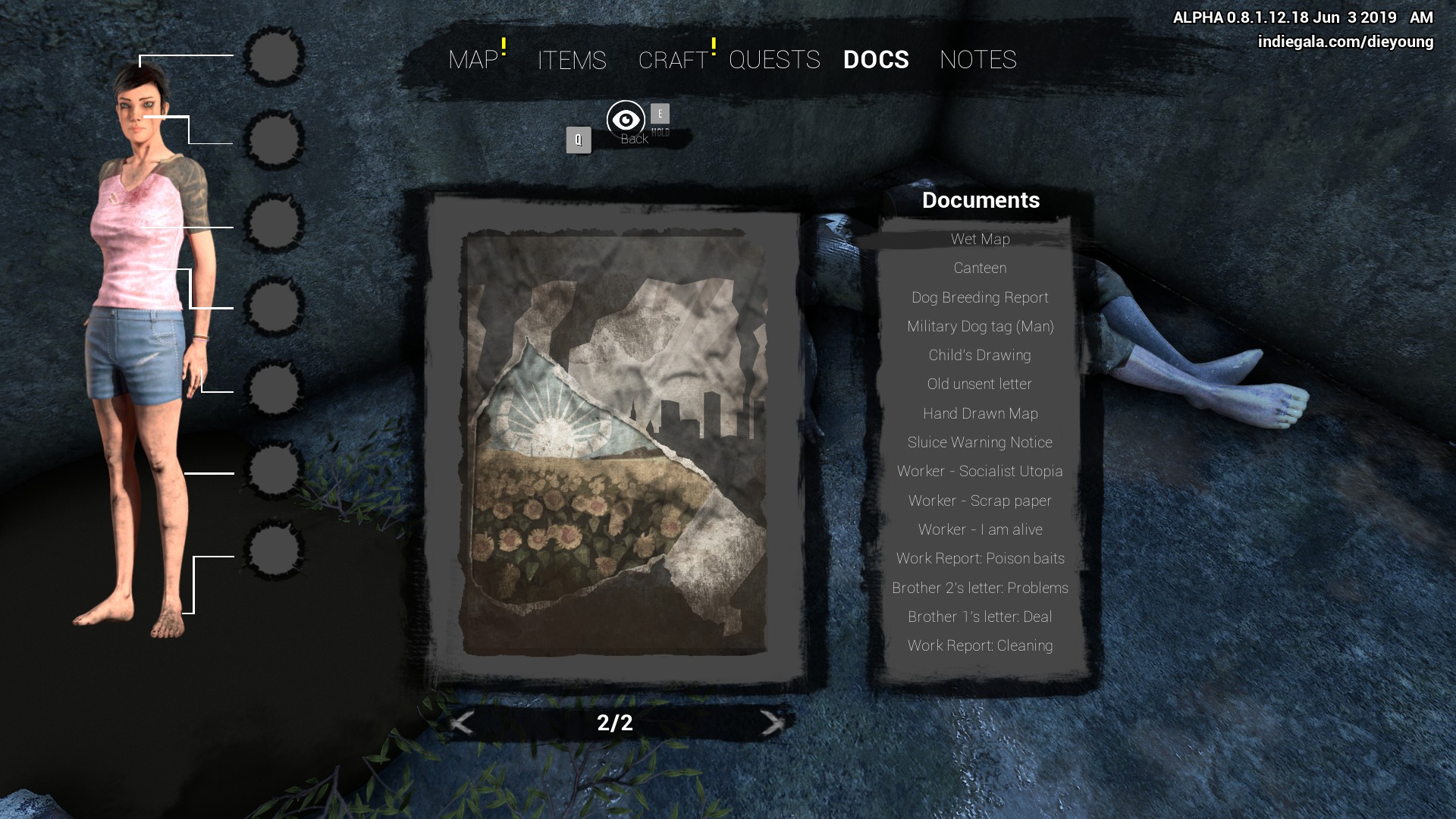
Task: Select the Wet Map document
Action: (x=980, y=240)
